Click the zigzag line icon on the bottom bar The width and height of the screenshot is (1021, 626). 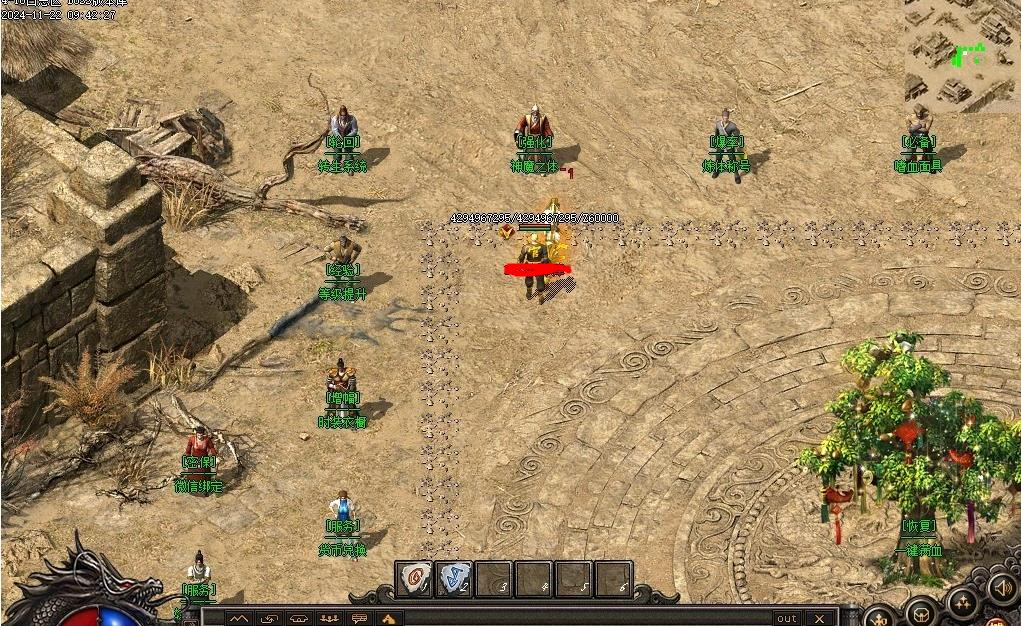[x=238, y=618]
